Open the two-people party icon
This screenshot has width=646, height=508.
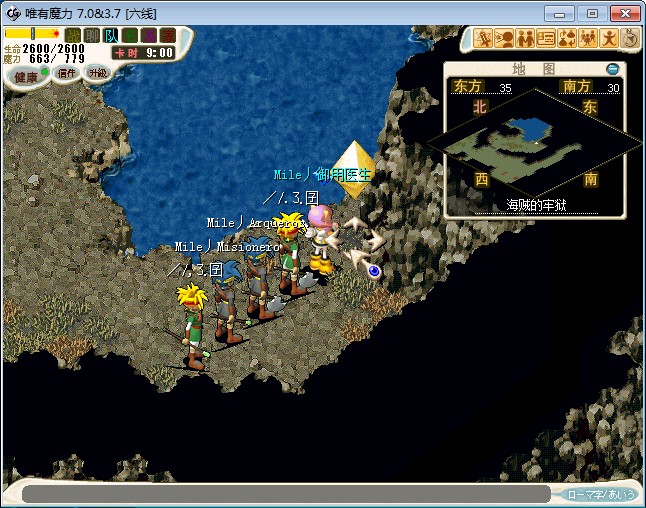click(525, 39)
